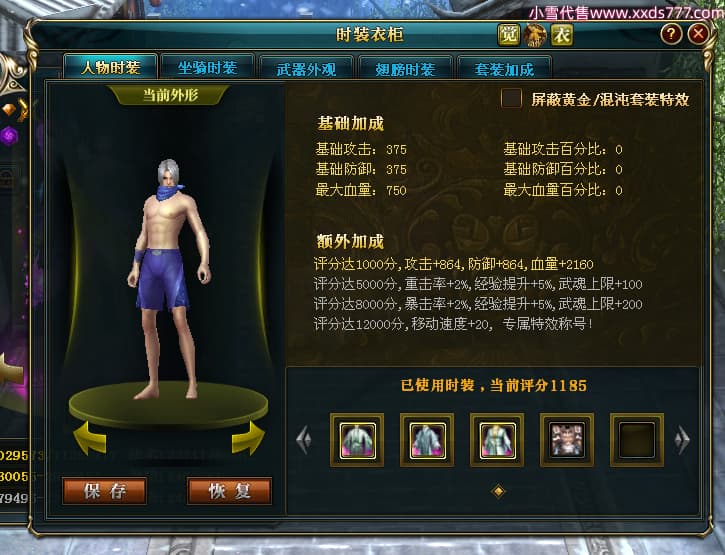Rotate character with the left yellow arrow
Screen dimensions: 725x555
[92, 437]
